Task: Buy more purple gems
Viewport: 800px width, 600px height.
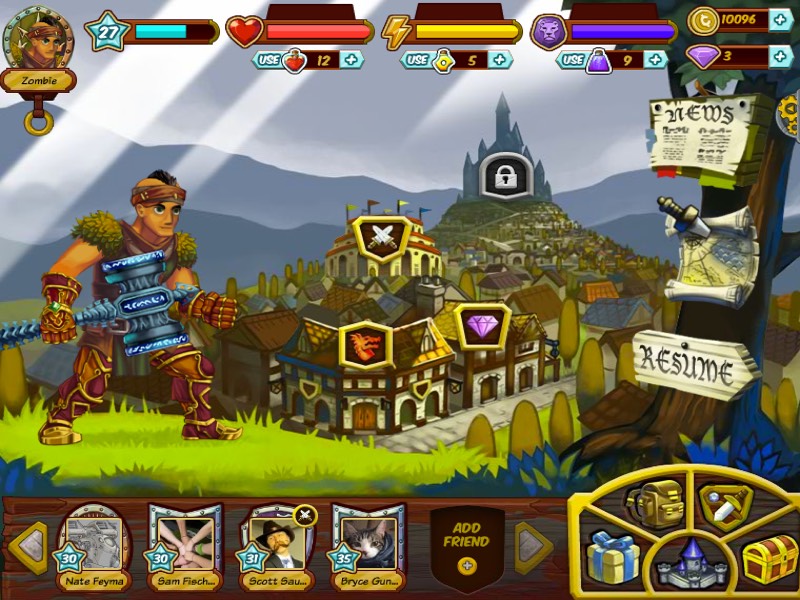Action: point(781,56)
